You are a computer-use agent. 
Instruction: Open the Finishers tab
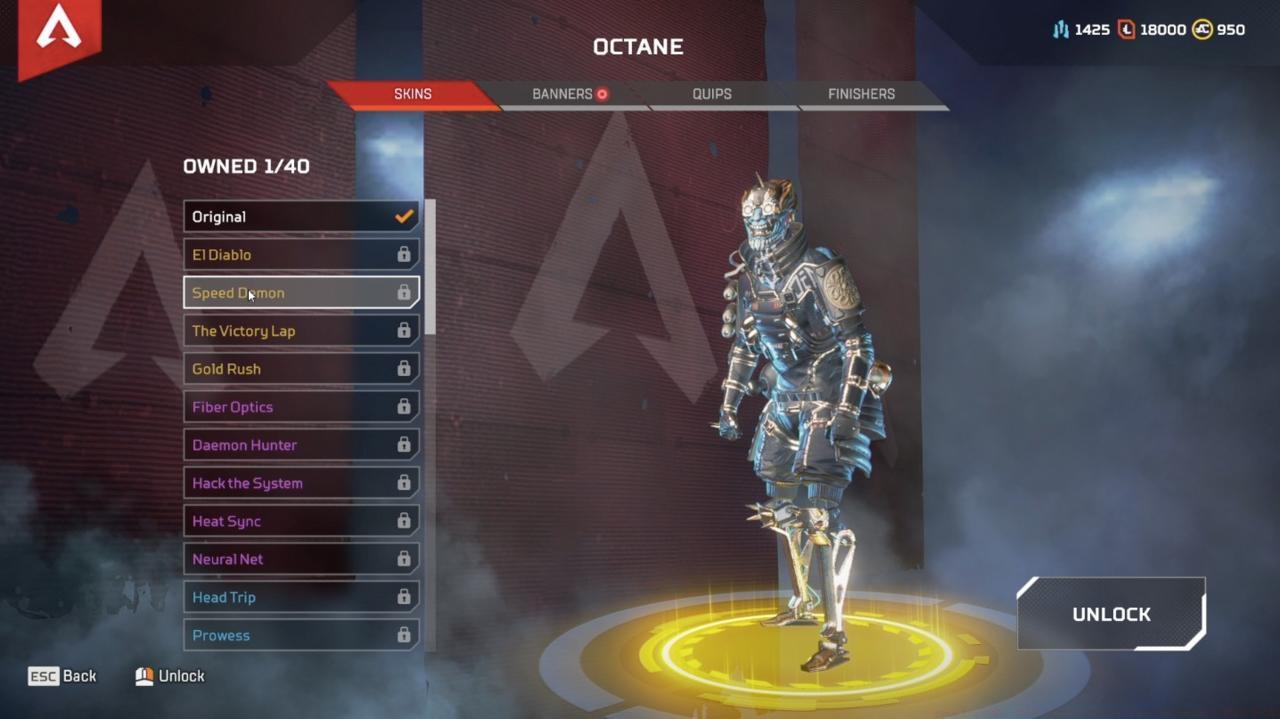[861, 94]
